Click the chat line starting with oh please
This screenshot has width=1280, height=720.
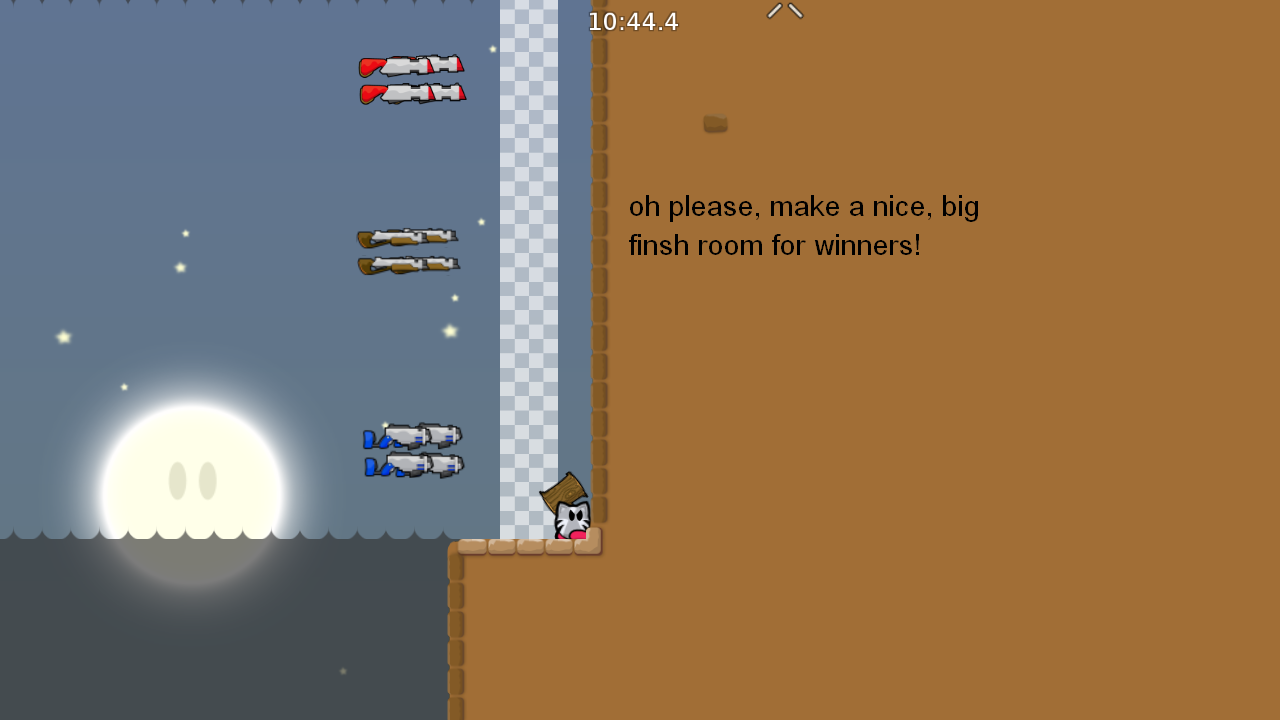pyautogui.click(x=803, y=206)
